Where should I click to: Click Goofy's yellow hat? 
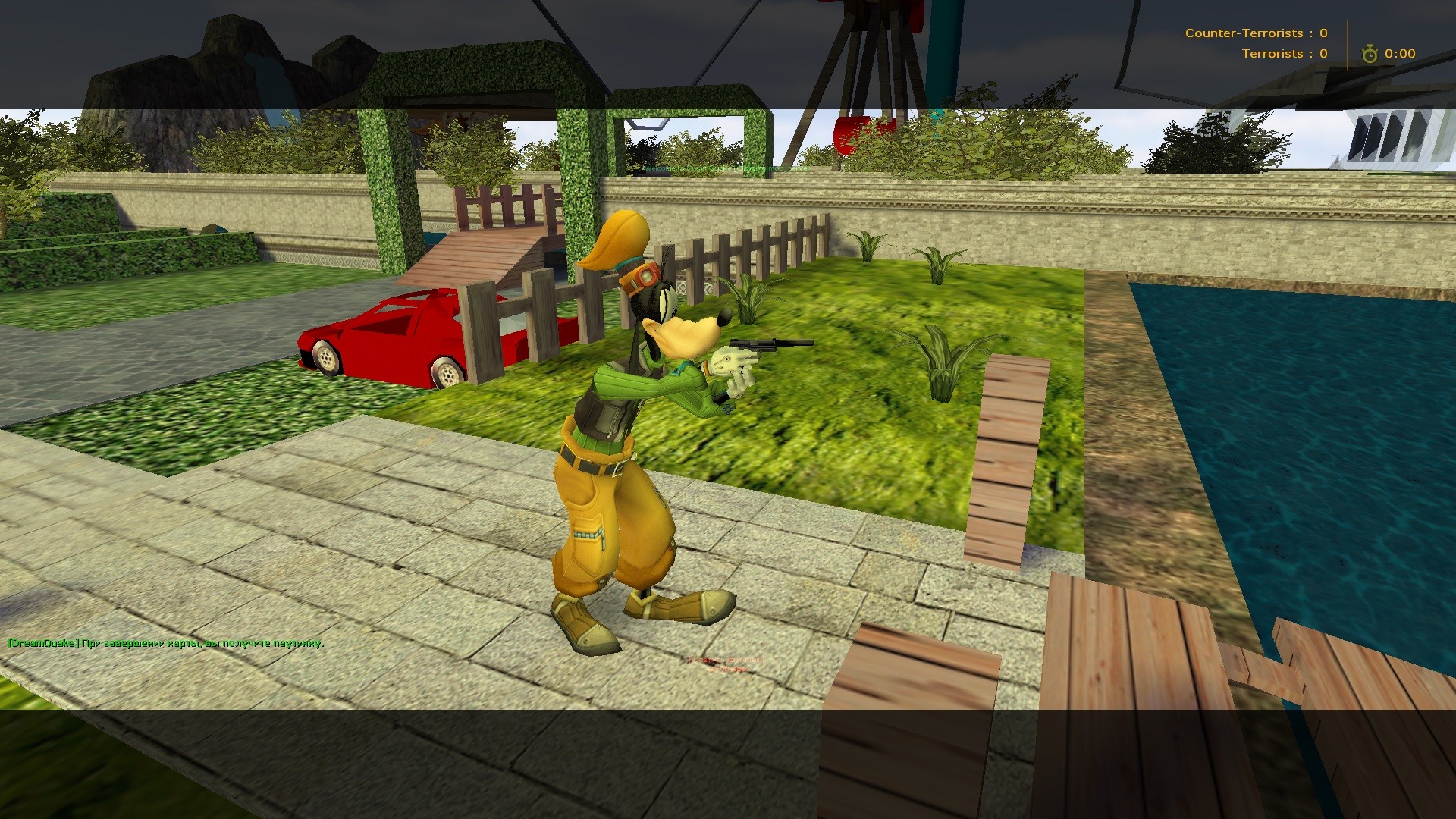[614, 239]
